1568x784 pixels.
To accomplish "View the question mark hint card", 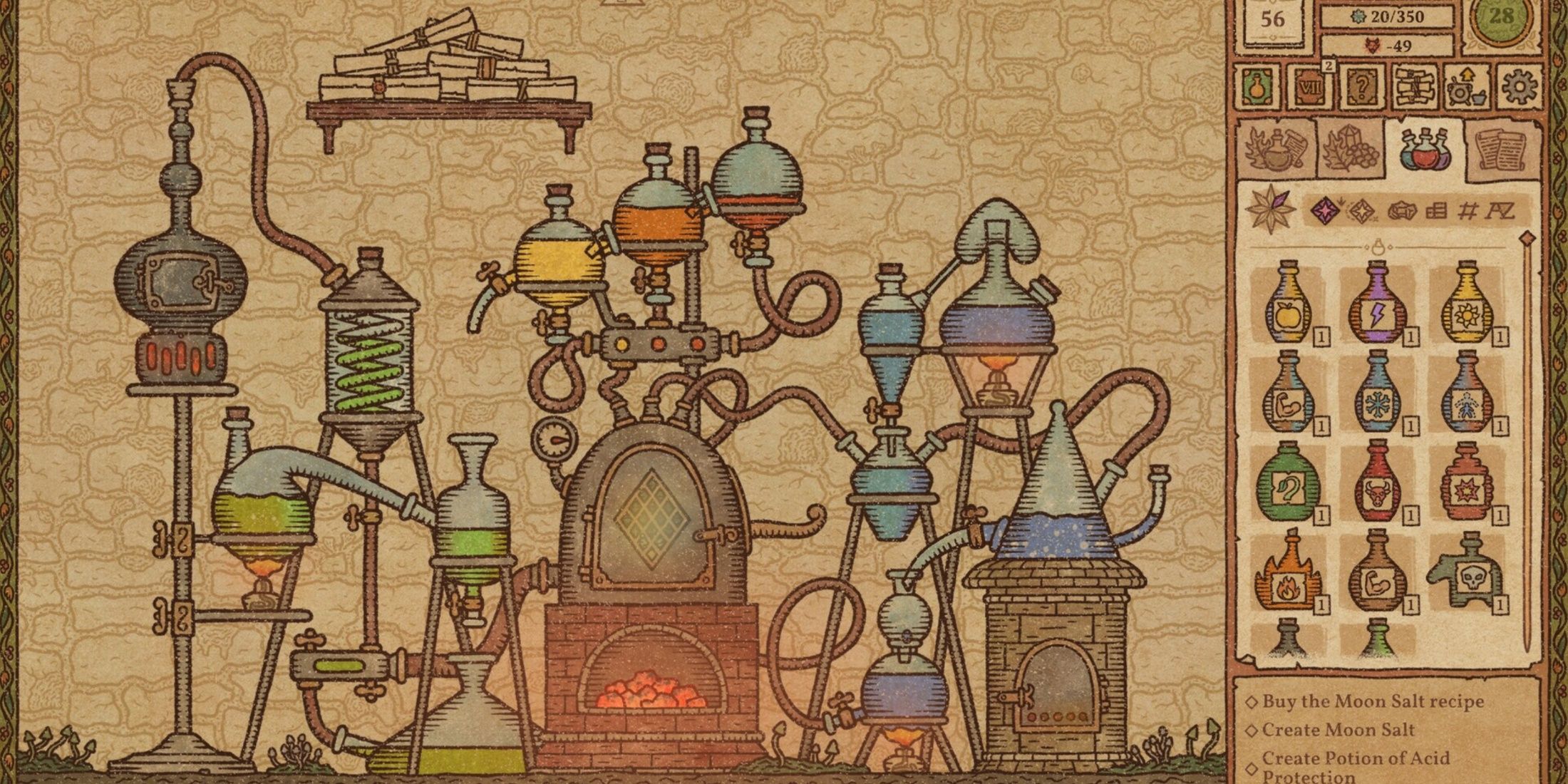I will pyautogui.click(x=1362, y=88).
